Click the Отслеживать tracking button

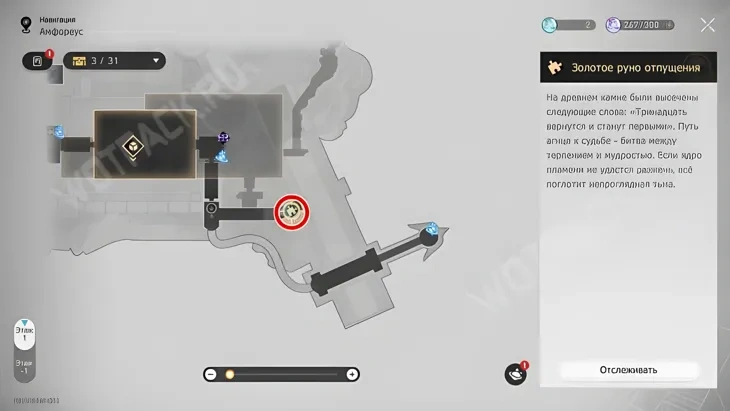click(628, 370)
